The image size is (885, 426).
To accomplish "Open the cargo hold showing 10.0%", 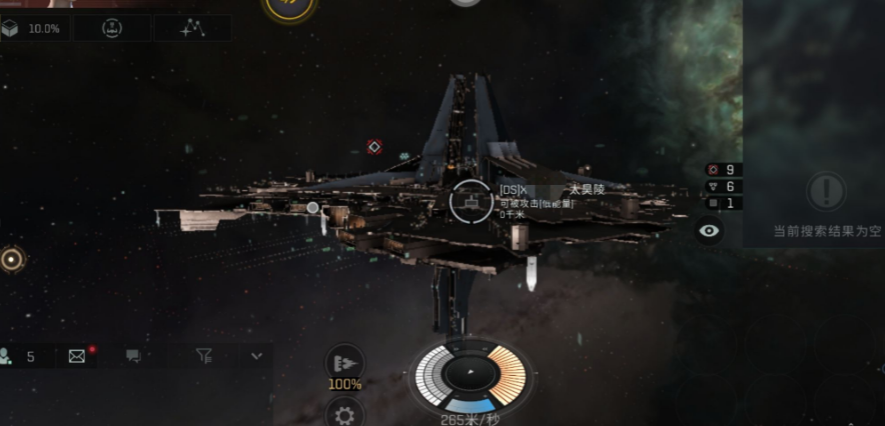I will pos(31,28).
